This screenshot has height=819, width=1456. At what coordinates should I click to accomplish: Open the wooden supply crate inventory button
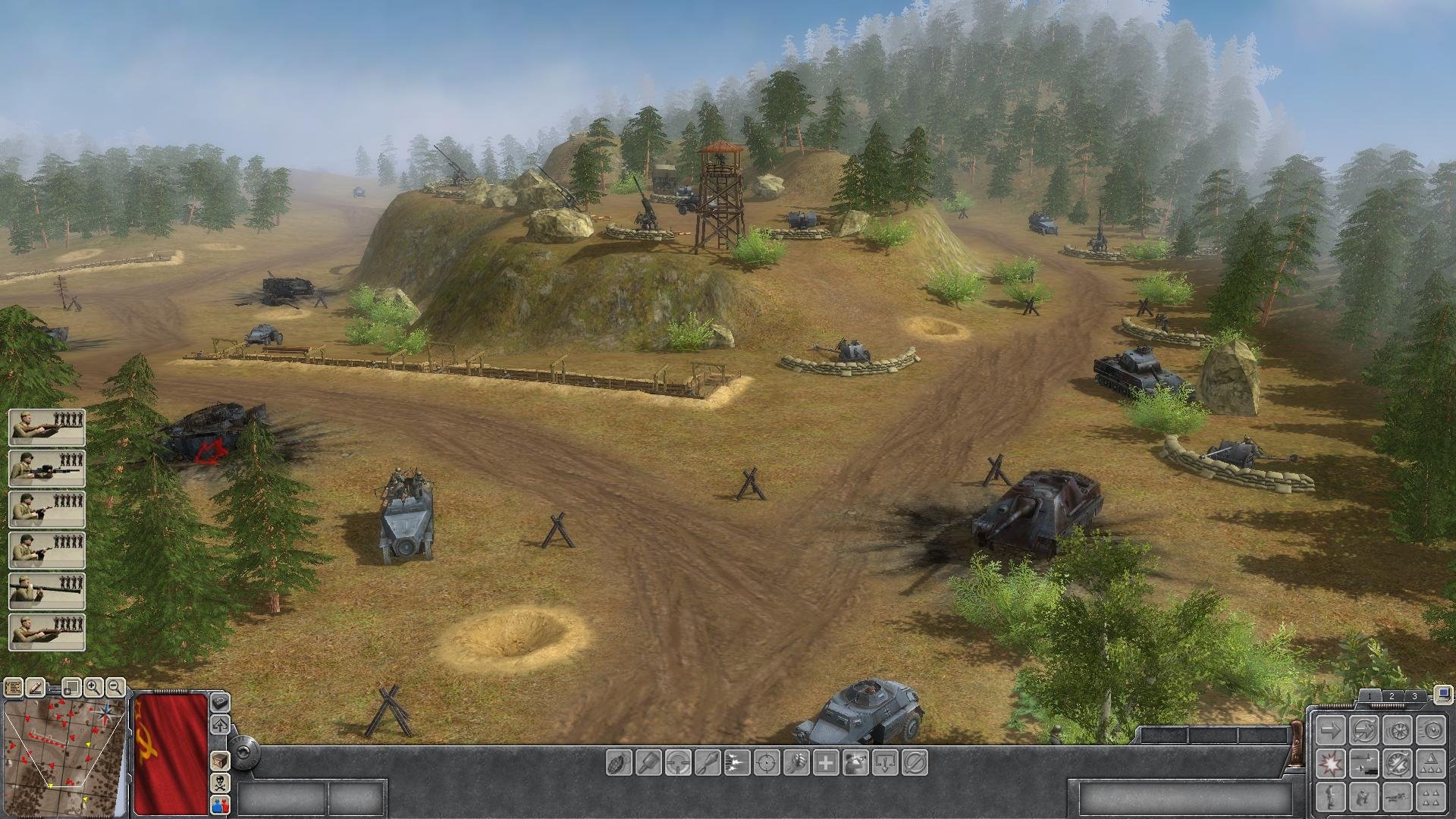coord(219,760)
